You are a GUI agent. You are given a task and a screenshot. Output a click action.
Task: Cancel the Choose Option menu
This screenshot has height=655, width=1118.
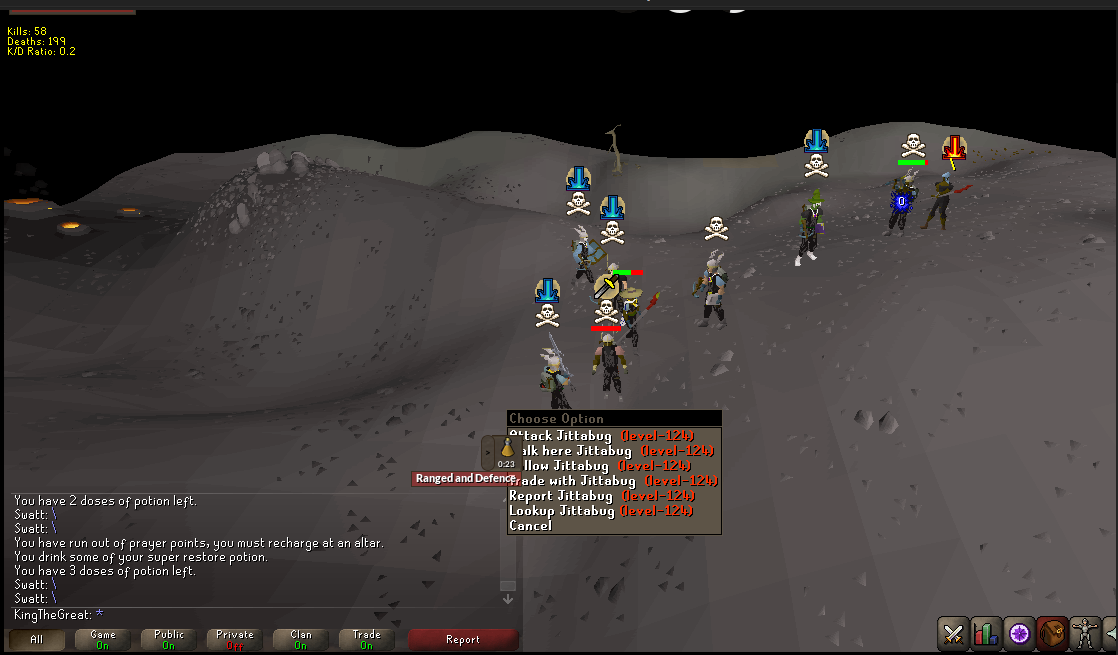531,526
